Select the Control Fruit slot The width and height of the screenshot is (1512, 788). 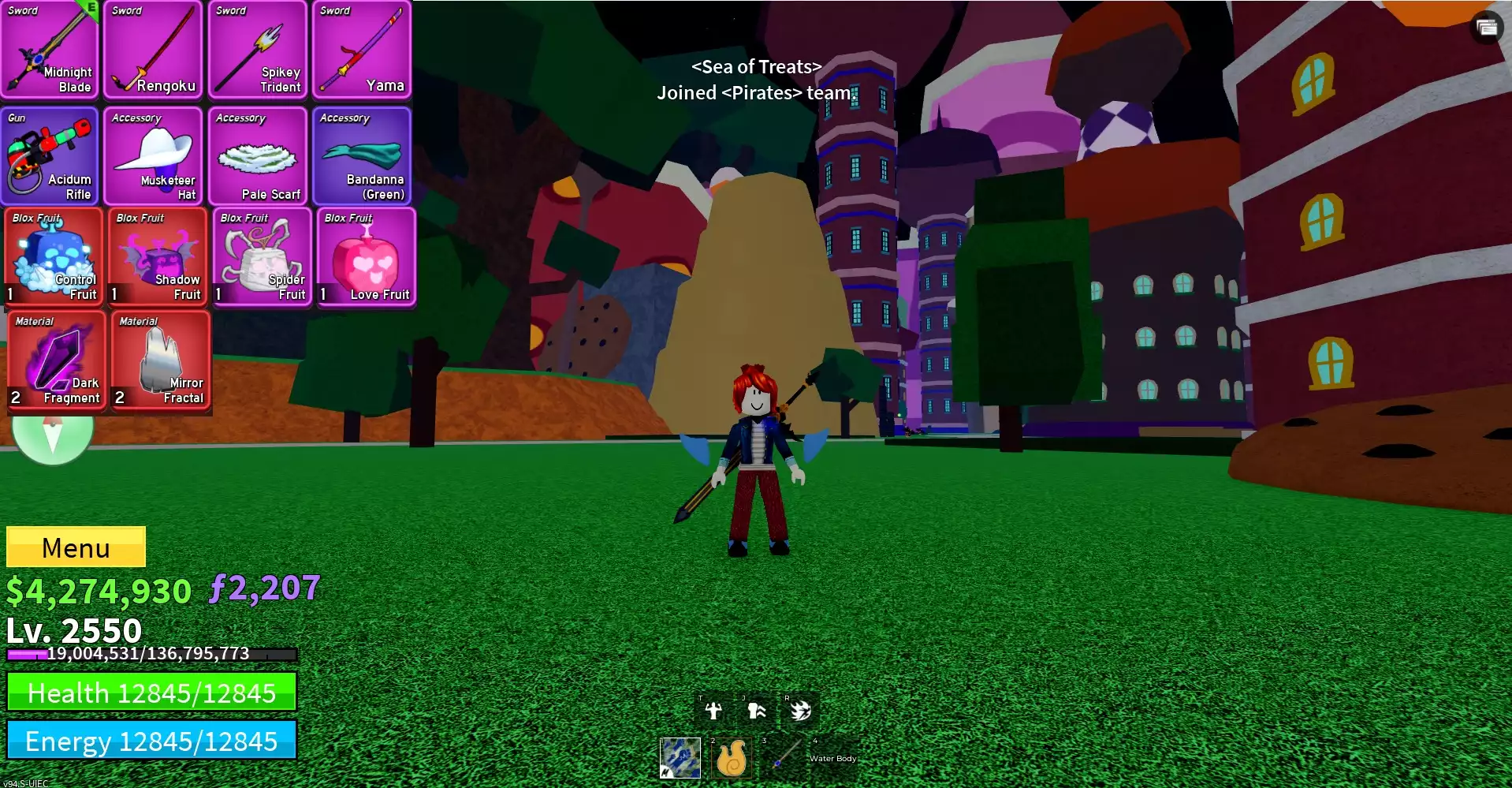pyautogui.click(x=54, y=257)
